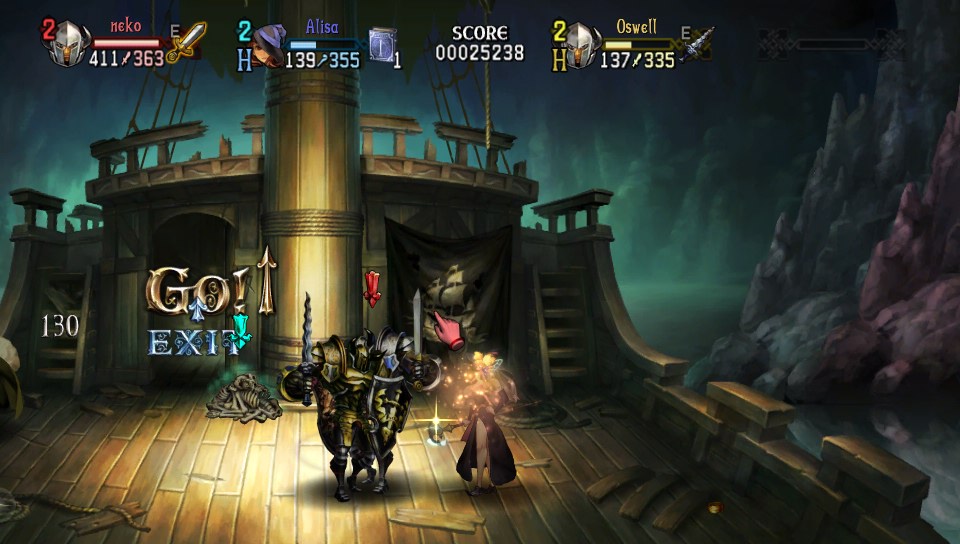Select Alisa's character portrait
960x544 pixels.
tap(268, 46)
